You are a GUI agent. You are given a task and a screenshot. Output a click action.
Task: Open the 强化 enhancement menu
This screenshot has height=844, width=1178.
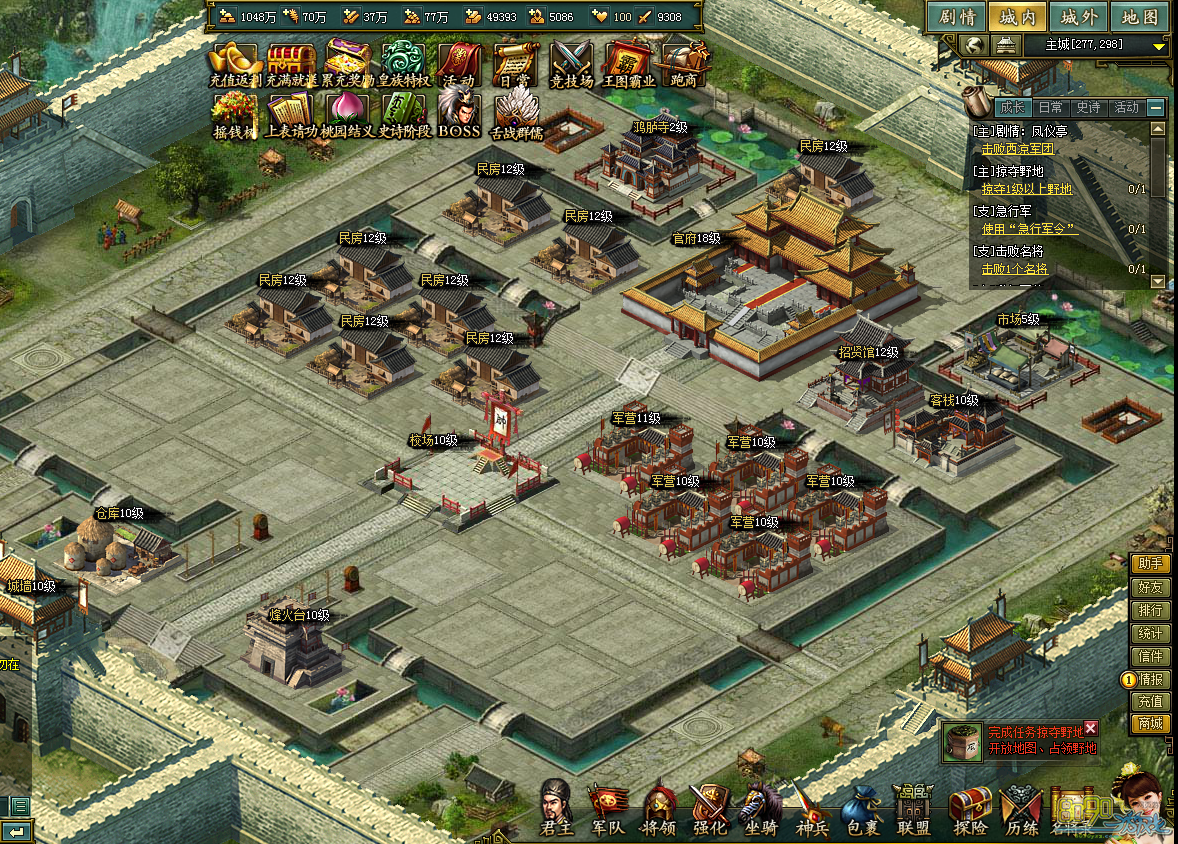tap(709, 808)
